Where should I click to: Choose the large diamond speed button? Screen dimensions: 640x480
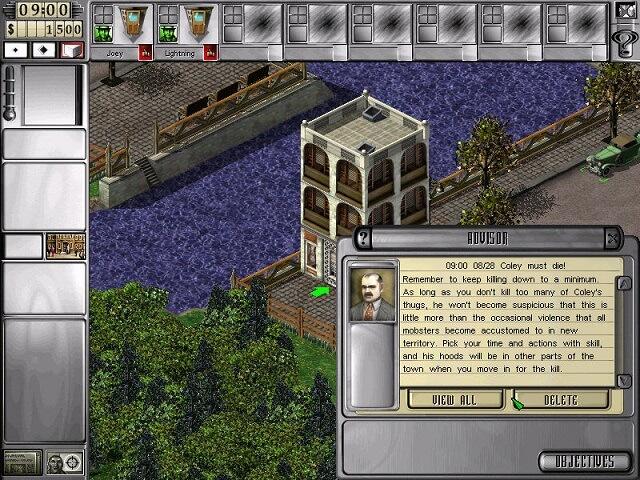[x=44, y=49]
